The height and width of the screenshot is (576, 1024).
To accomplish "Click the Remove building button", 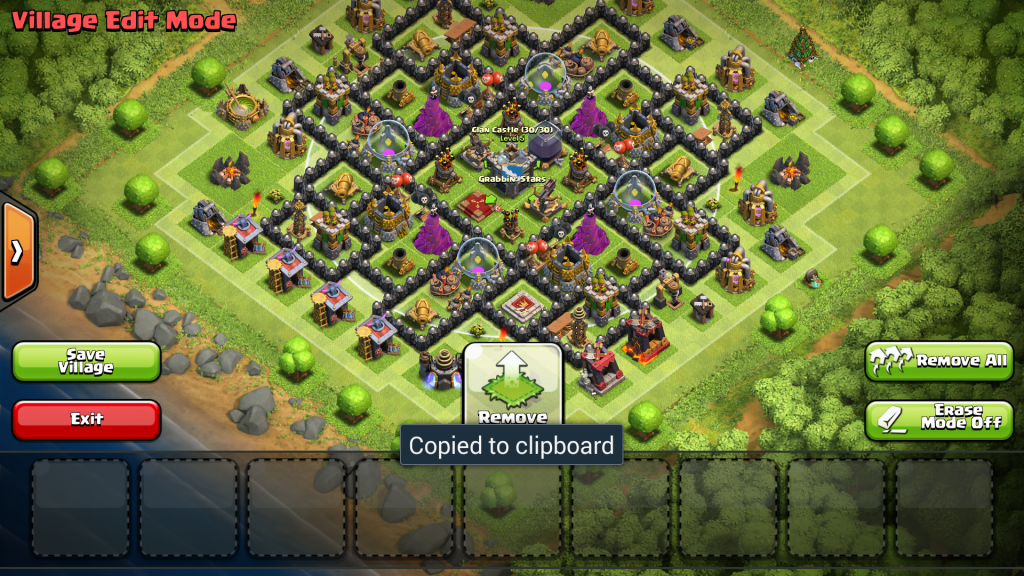I will (x=513, y=388).
